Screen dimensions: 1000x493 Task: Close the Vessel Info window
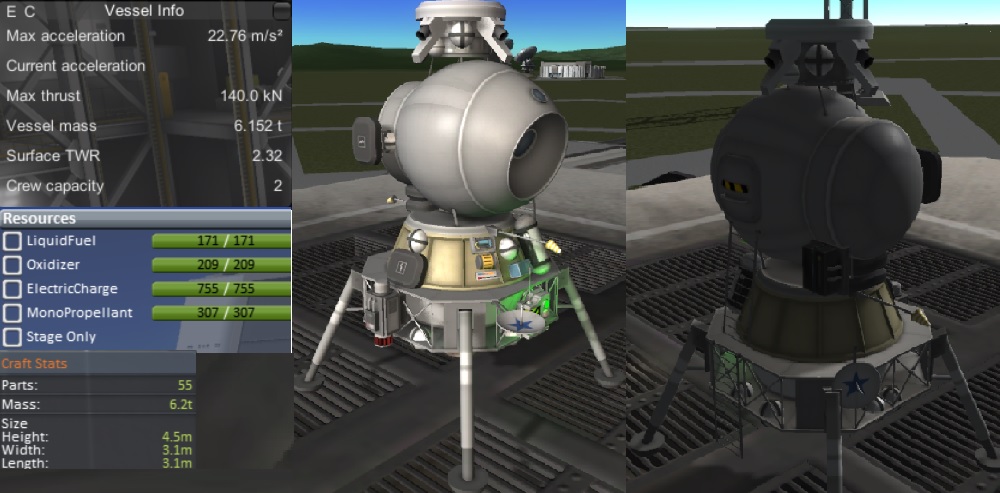pos(281,11)
